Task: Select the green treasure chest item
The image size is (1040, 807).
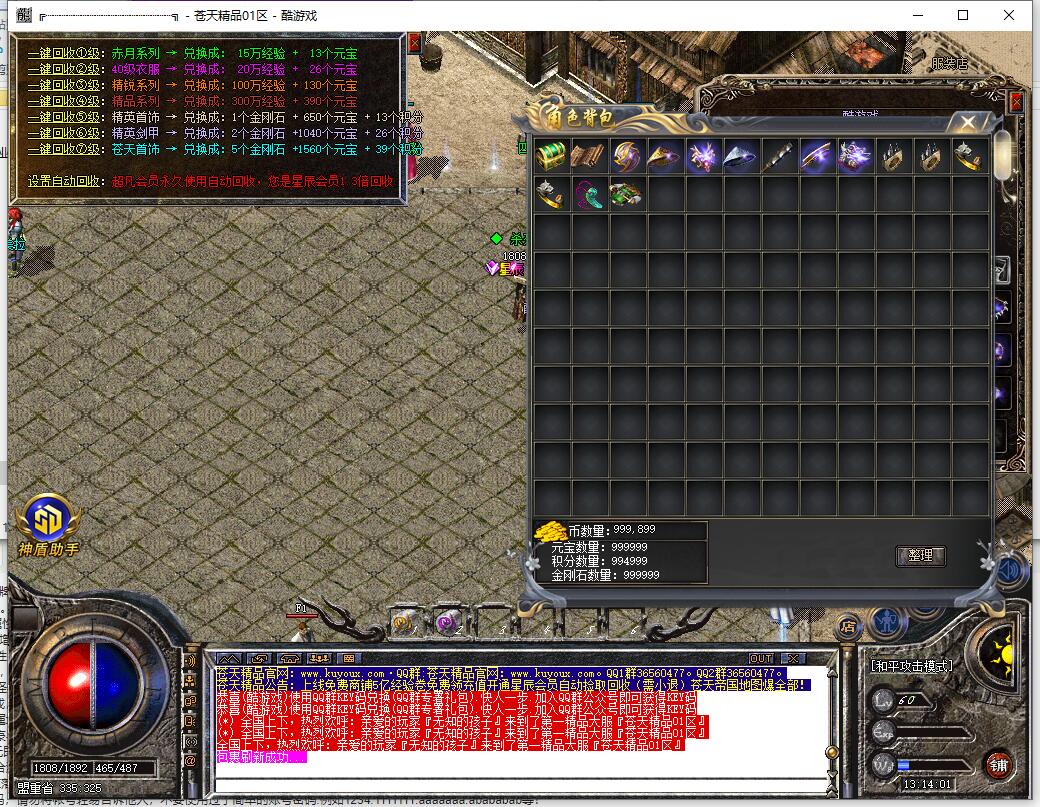Action: [x=551, y=156]
